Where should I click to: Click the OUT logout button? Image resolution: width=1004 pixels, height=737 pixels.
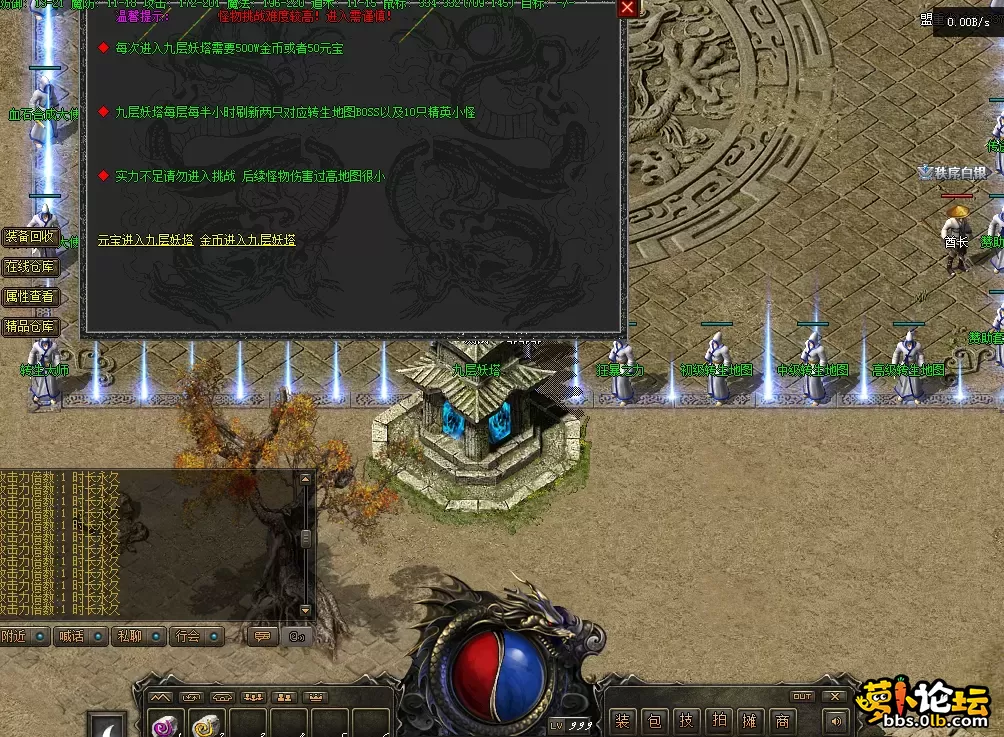coord(802,696)
